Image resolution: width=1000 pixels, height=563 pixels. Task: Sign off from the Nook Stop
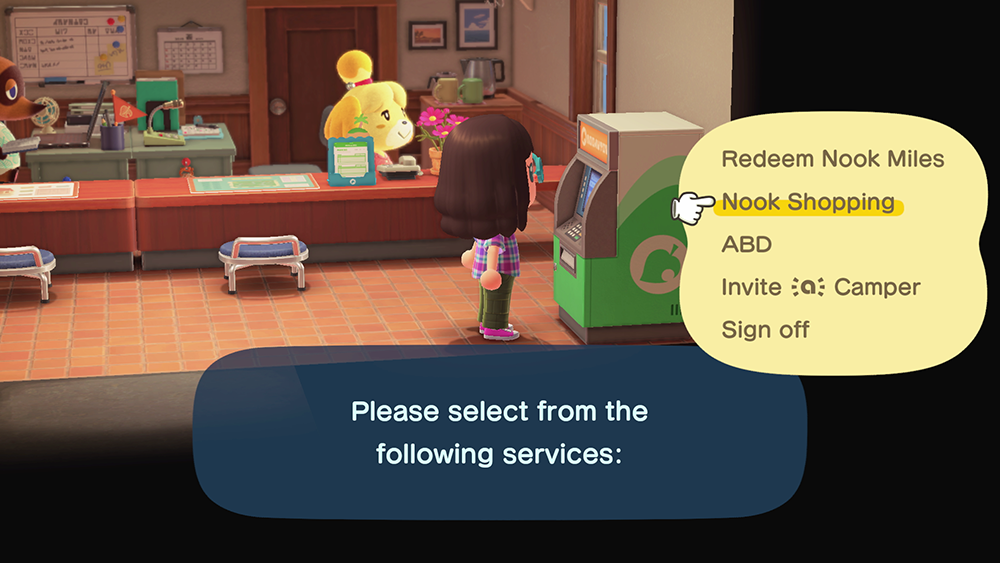pyautogui.click(x=765, y=329)
